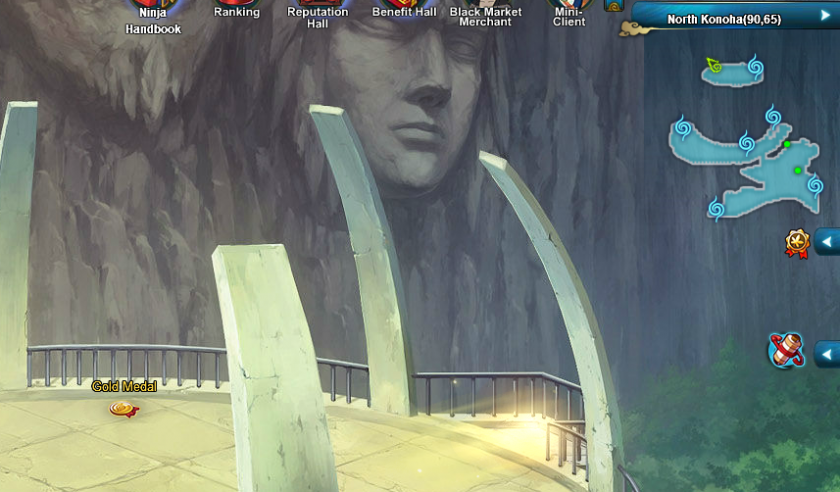Open the Ranking menu
The image size is (840, 492).
237,10
